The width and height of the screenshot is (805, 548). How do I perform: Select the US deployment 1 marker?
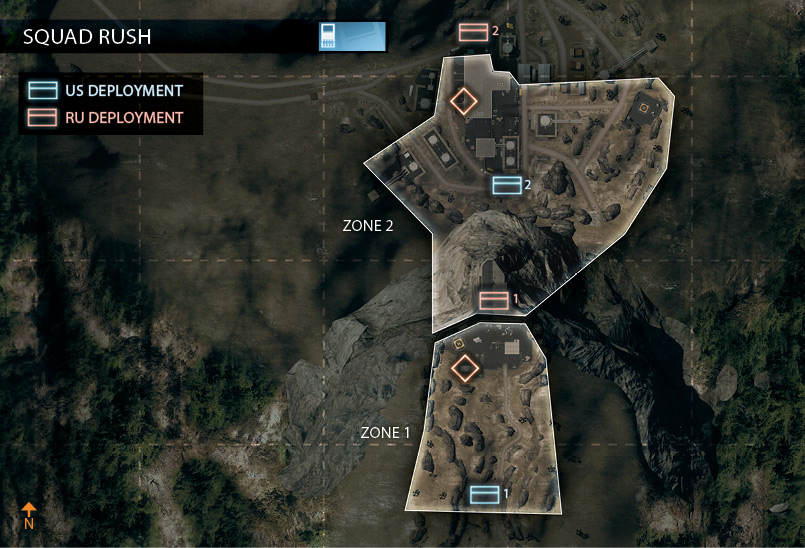[484, 493]
